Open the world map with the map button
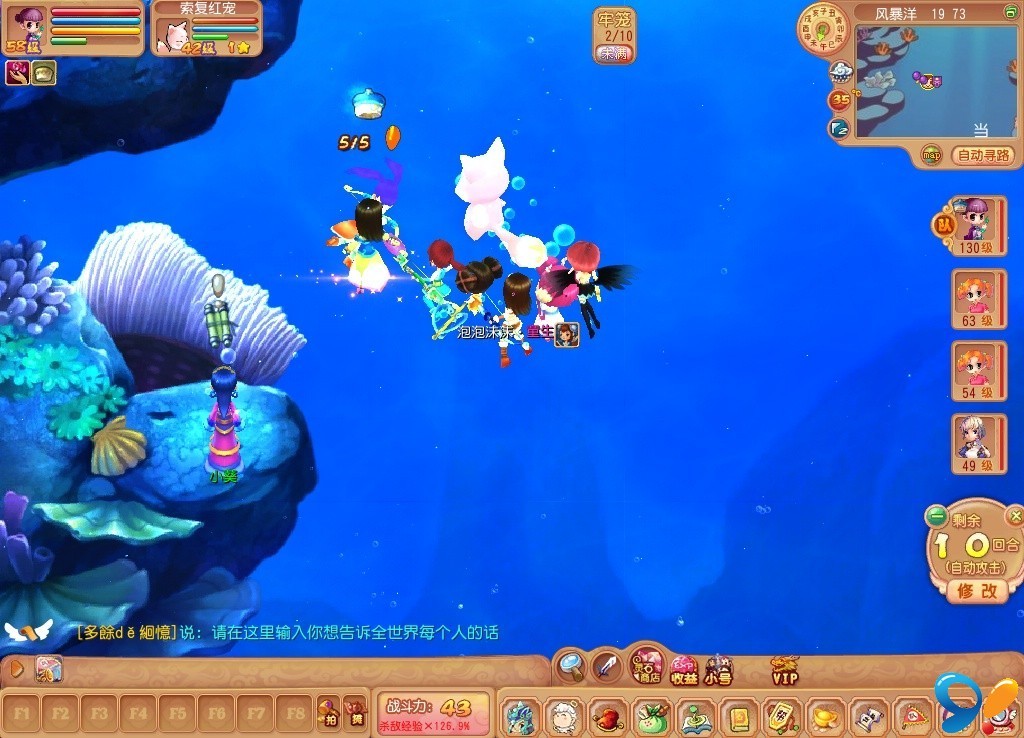The height and width of the screenshot is (738, 1024). coord(932,155)
